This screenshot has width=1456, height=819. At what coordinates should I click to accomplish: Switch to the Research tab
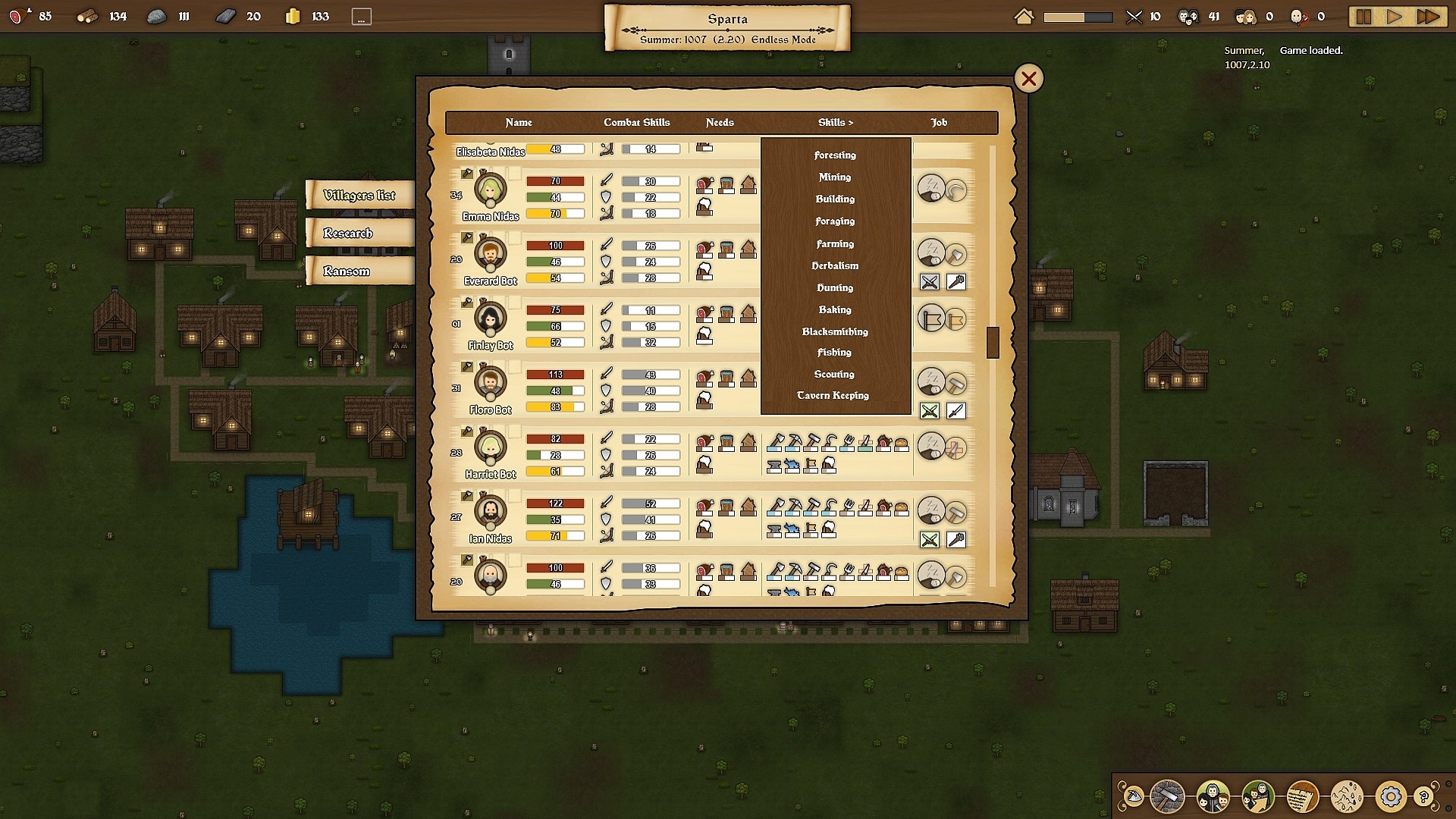[348, 234]
